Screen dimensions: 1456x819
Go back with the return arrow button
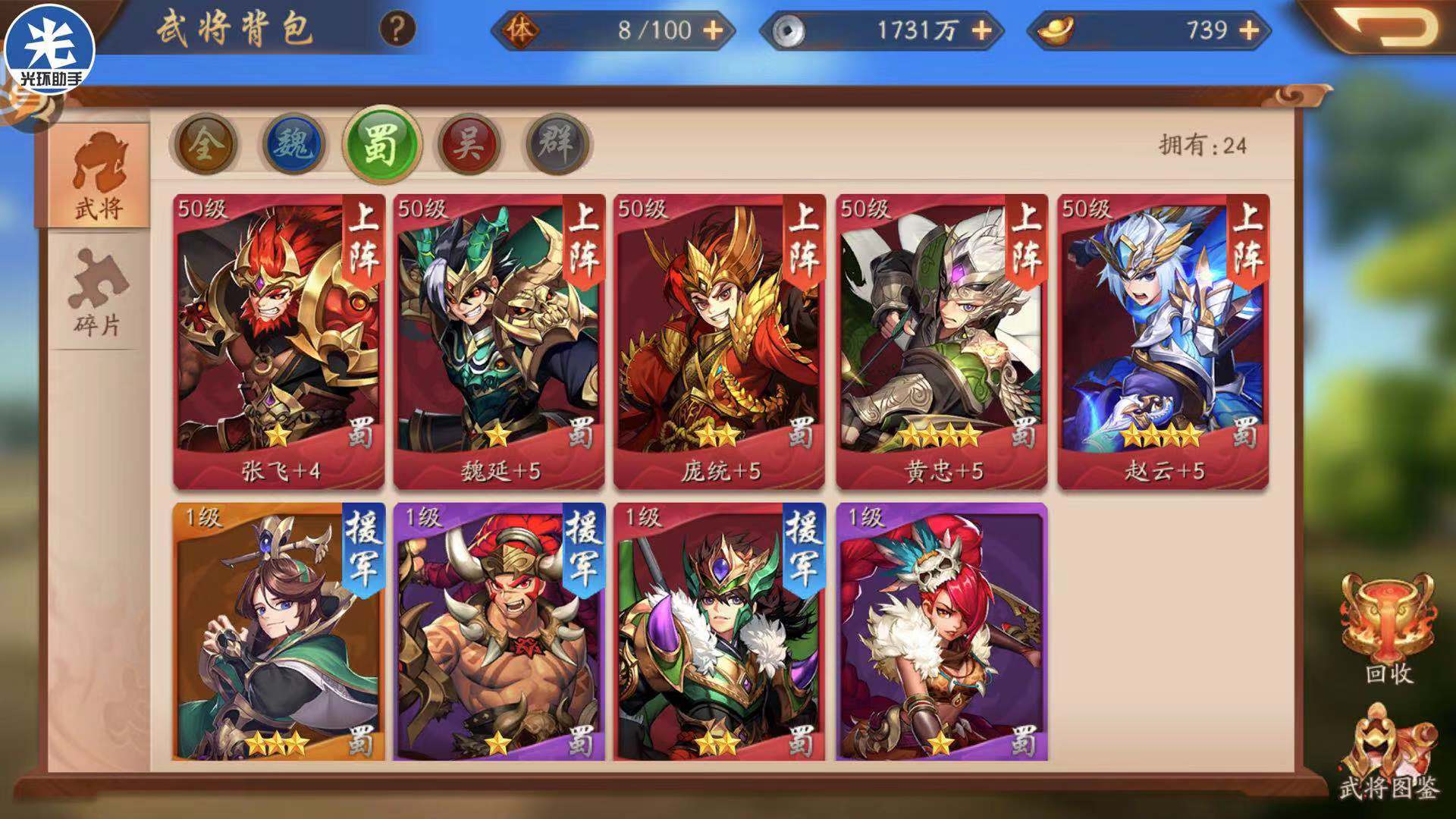tap(1389, 27)
